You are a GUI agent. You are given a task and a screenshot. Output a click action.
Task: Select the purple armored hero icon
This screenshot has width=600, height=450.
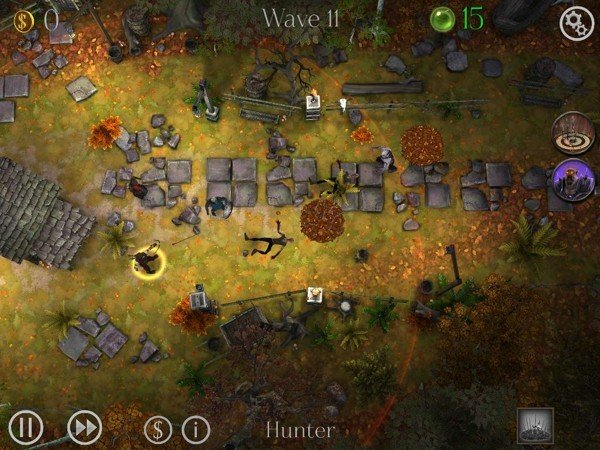click(573, 180)
